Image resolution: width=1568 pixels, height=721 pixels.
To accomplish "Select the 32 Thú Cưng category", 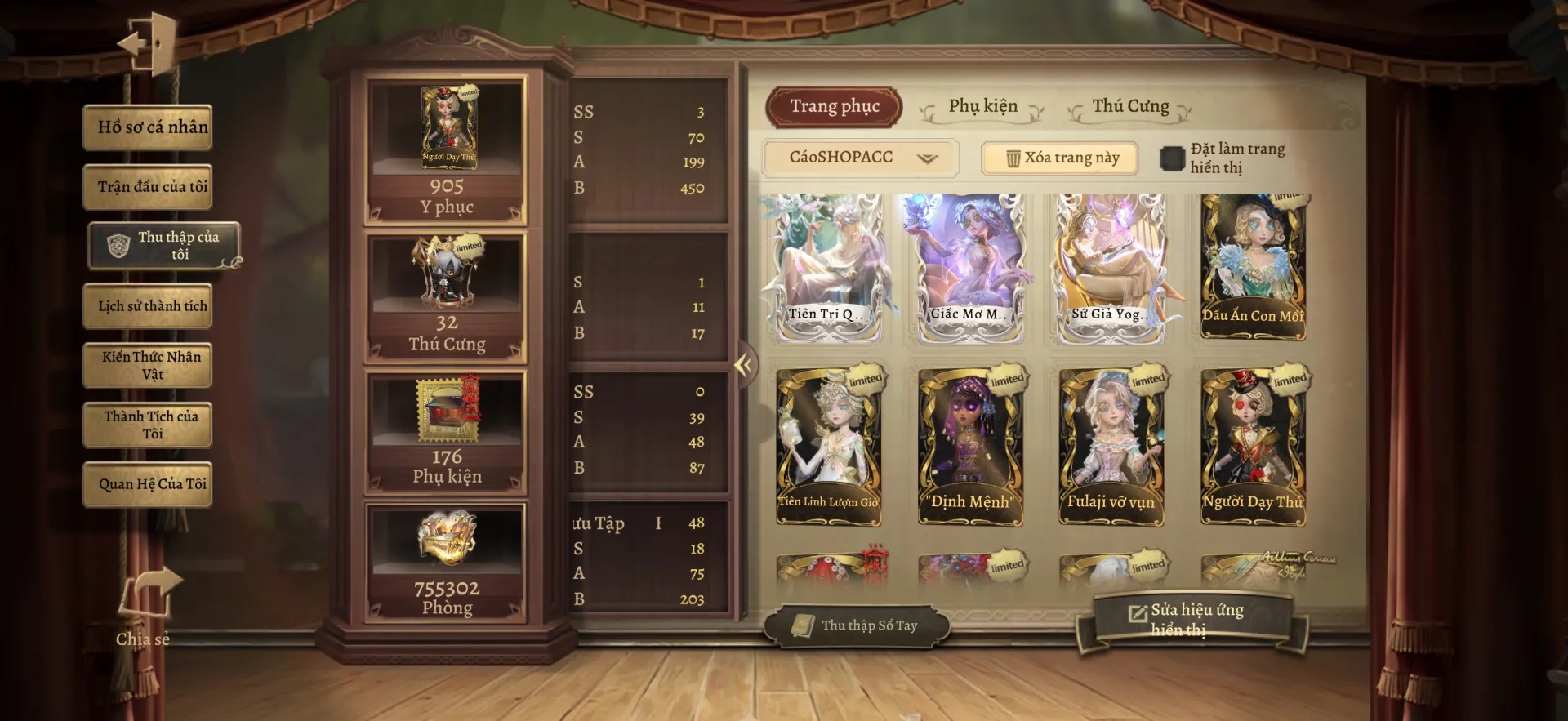I will click(x=446, y=298).
